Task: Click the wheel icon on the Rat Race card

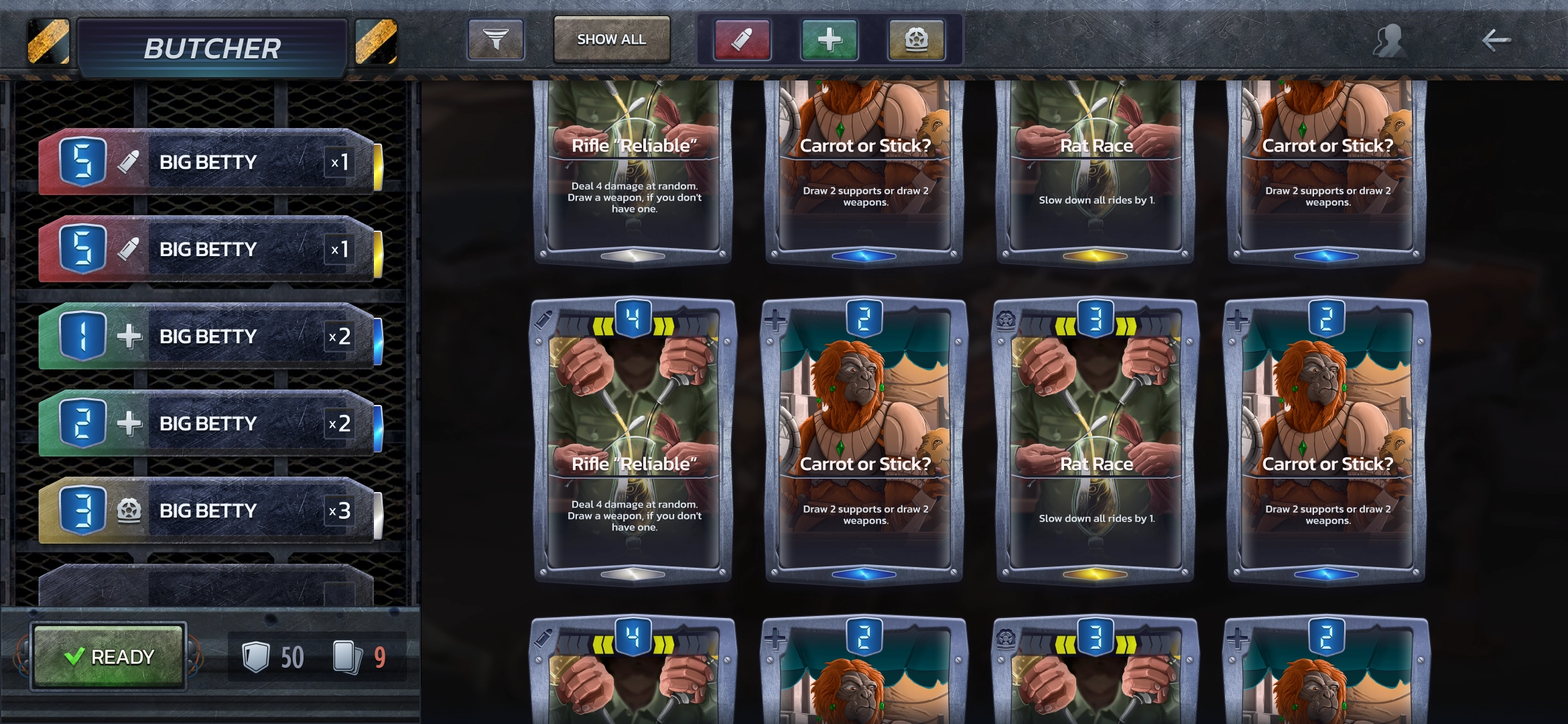Action: point(1007,321)
